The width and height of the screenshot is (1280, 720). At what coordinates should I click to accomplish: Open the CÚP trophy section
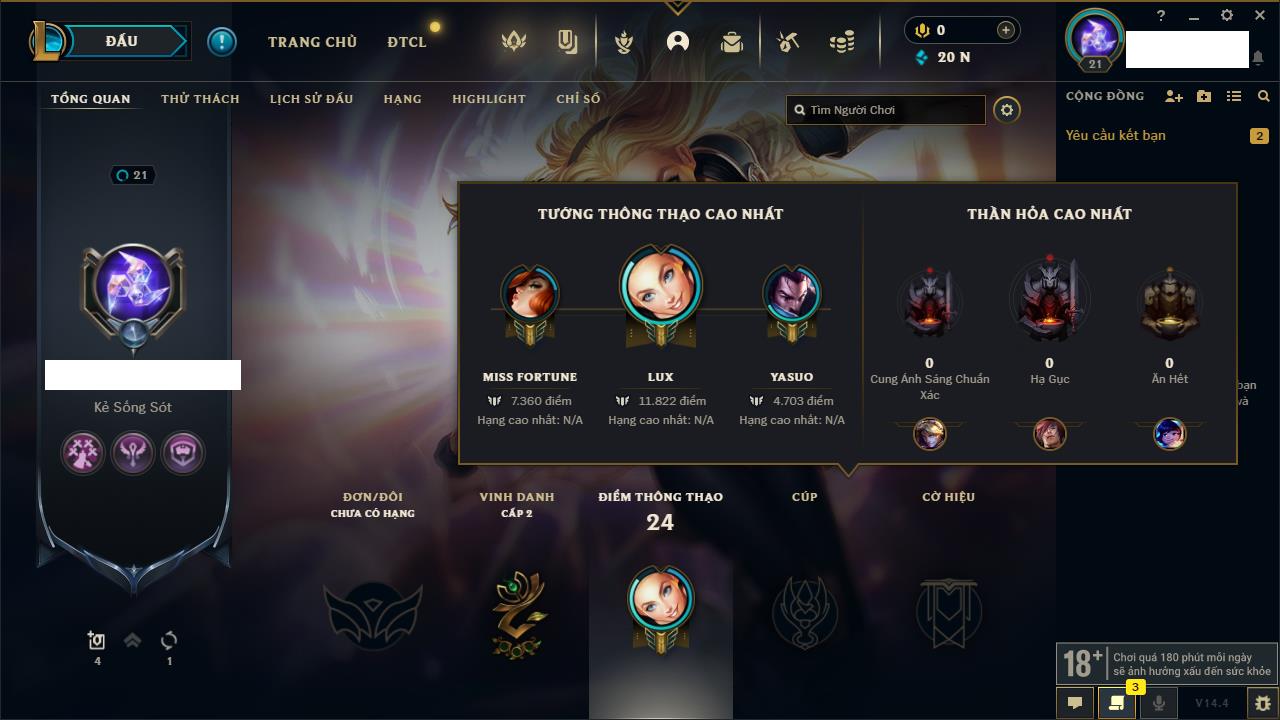tap(804, 610)
